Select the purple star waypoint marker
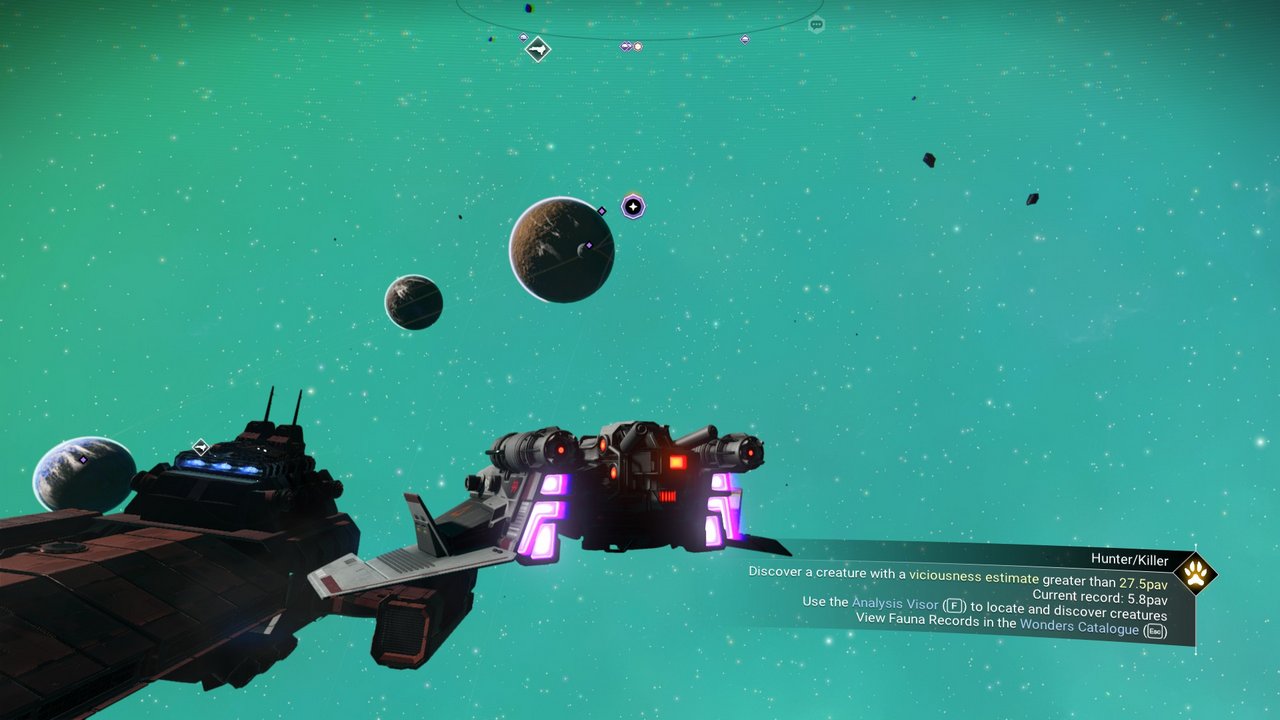Viewport: 1280px width, 720px height. [632, 207]
